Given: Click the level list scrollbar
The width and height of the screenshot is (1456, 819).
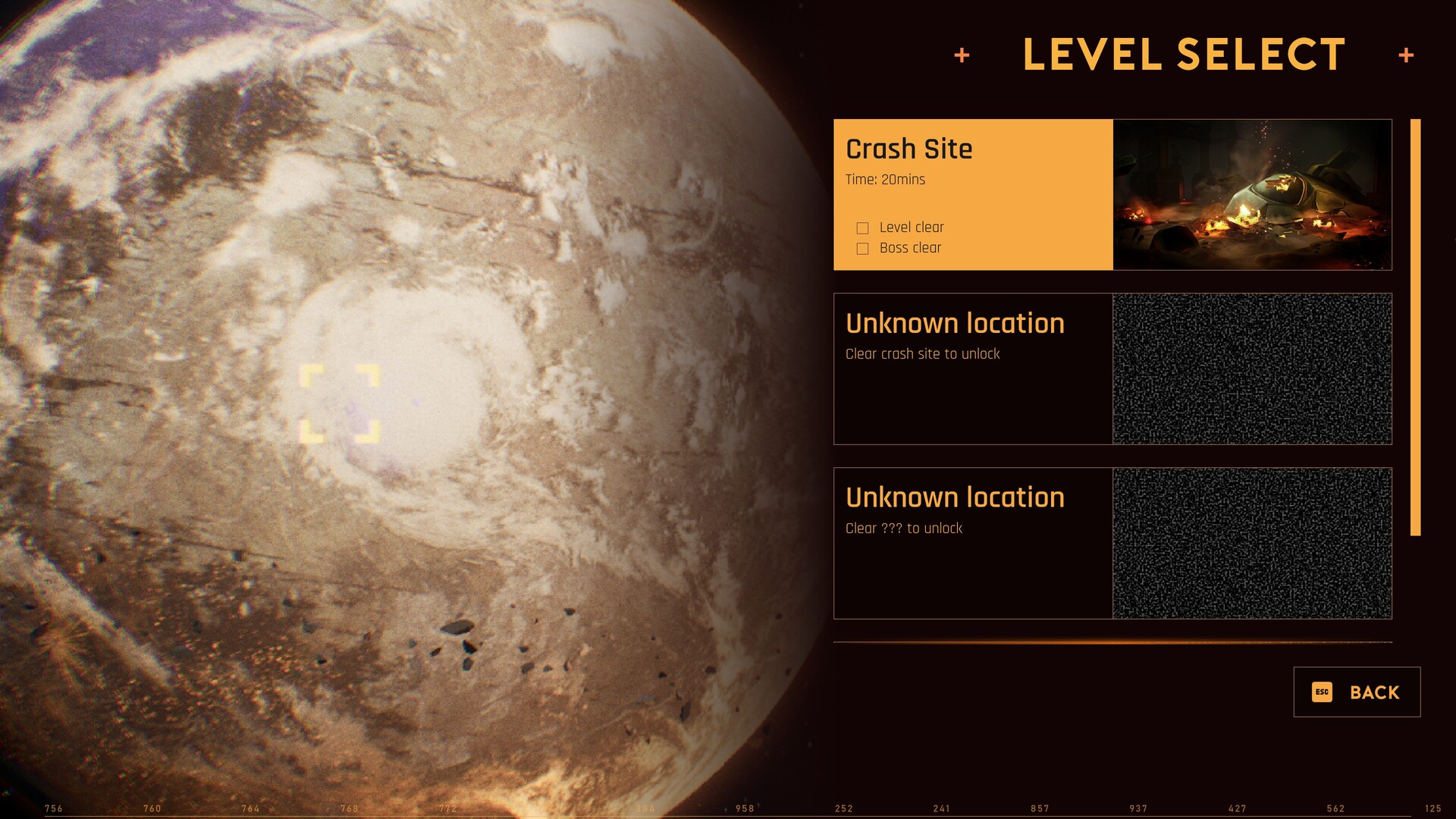Looking at the screenshot, I should (x=1415, y=327).
